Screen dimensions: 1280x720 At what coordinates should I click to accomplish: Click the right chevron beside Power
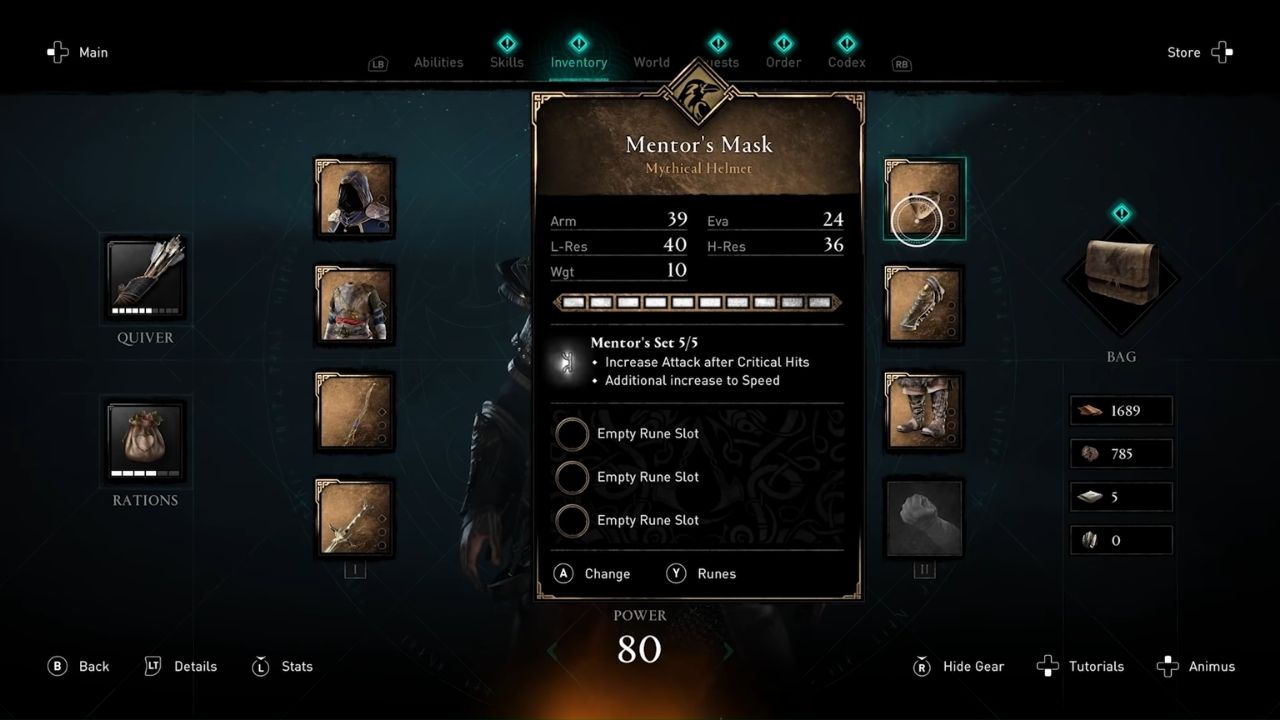728,650
